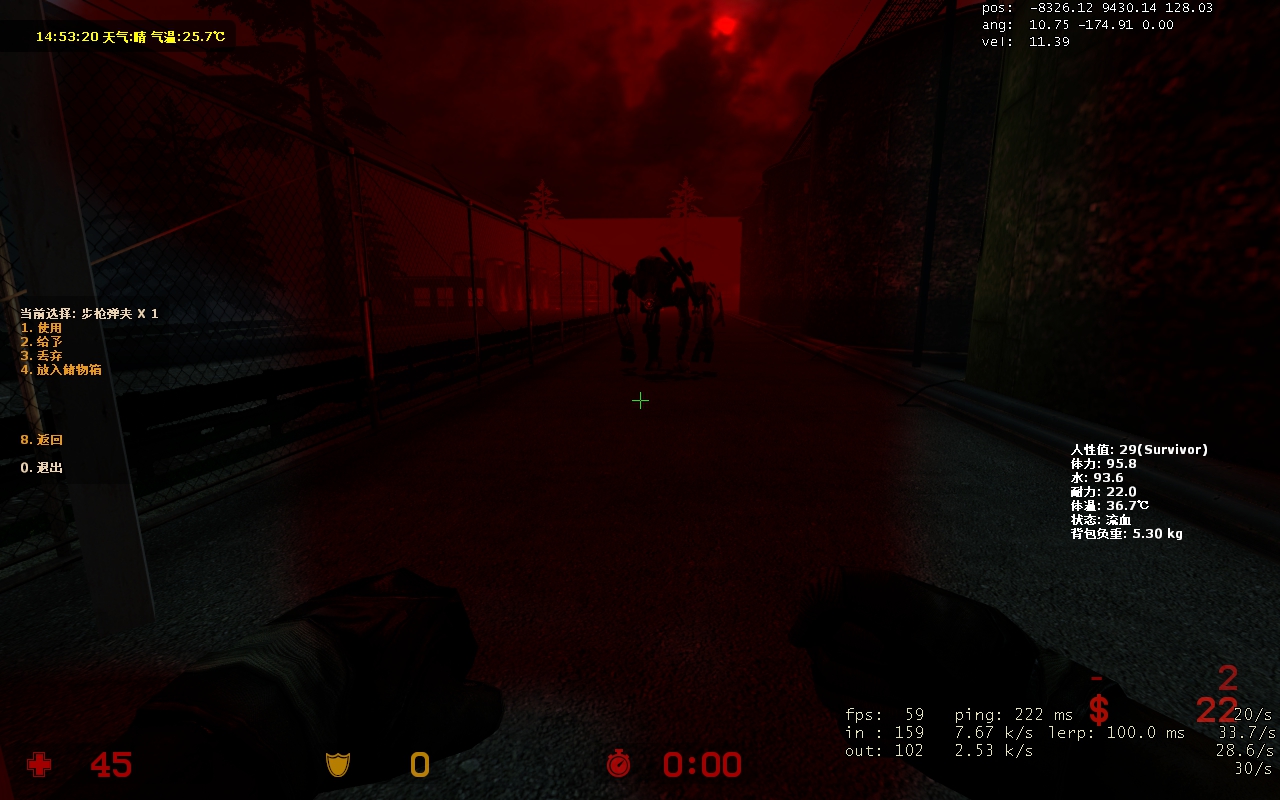Pick the 丢弃 (Discard) option
Screen dimensions: 1280x800
point(42,356)
